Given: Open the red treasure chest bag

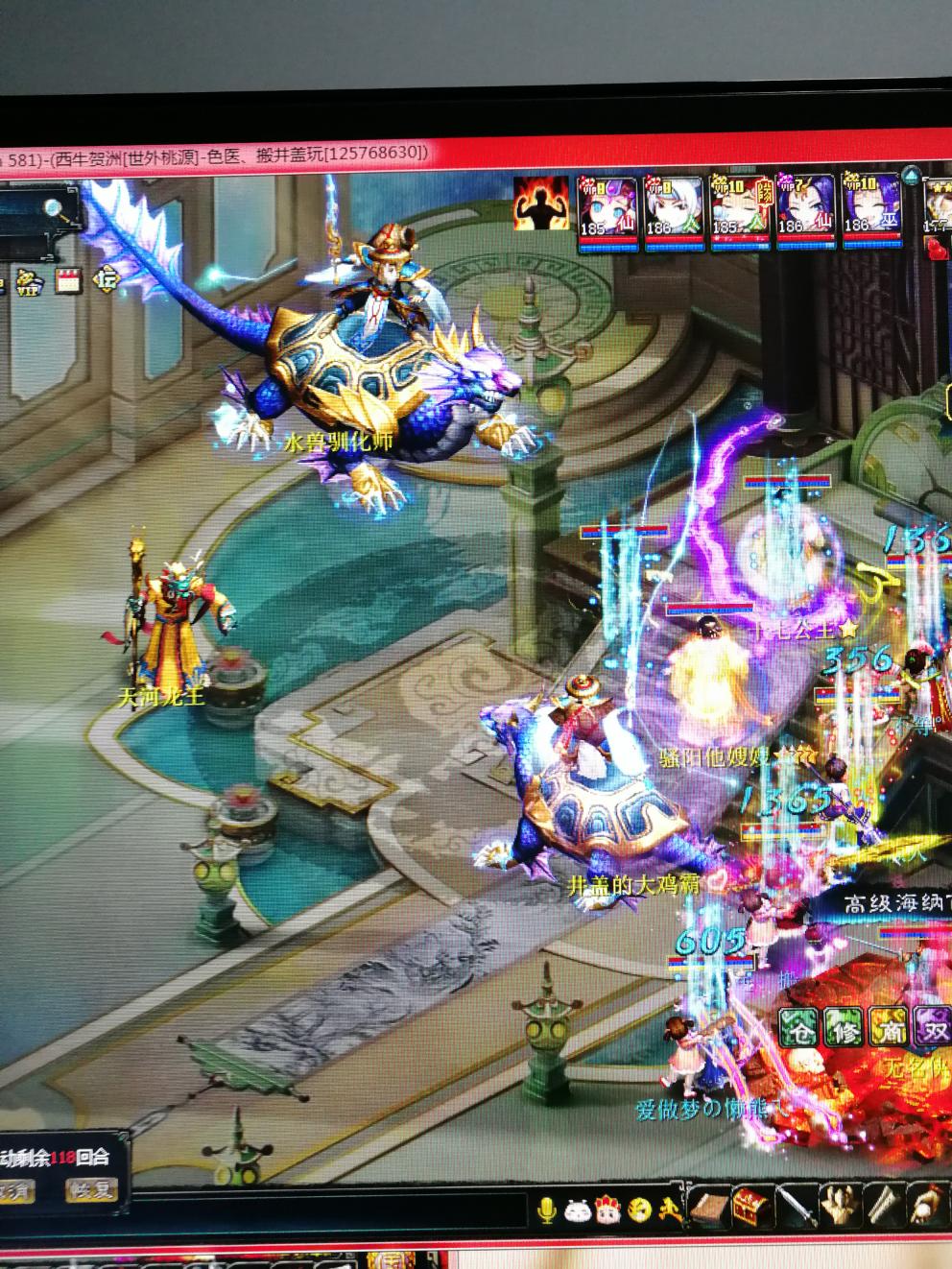Looking at the screenshot, I should coord(749,1208).
